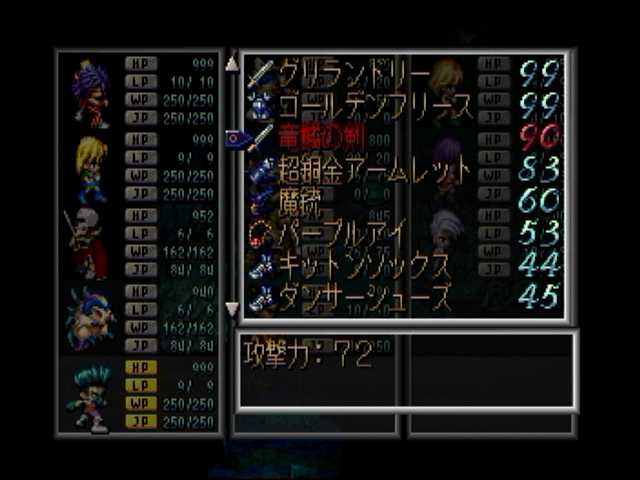Select the blonde-haired character in green
The height and width of the screenshot is (480, 640).
pyautogui.click(x=90, y=167)
